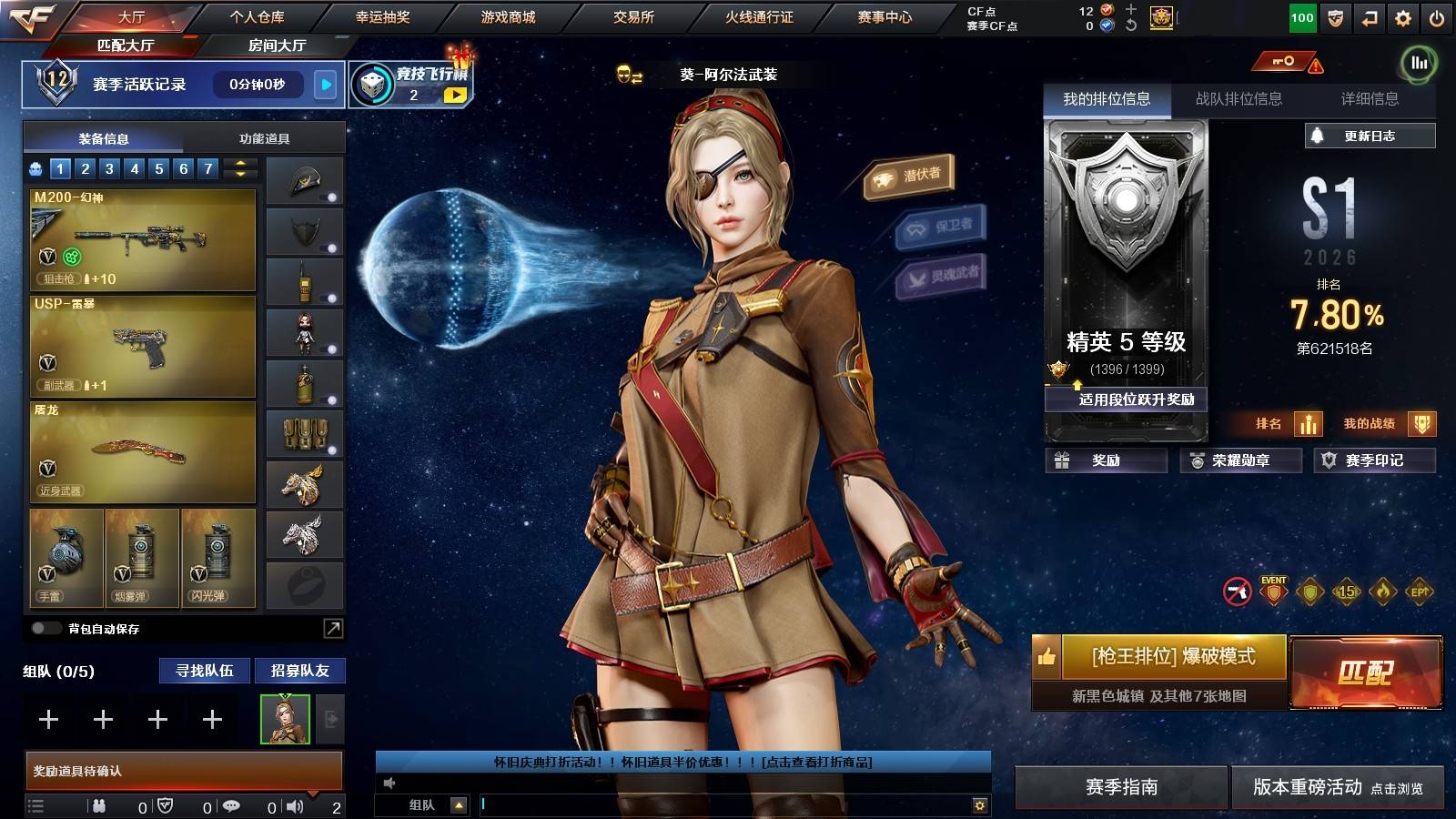
Task: Switch to backpack loadout number 3
Action: (x=109, y=168)
